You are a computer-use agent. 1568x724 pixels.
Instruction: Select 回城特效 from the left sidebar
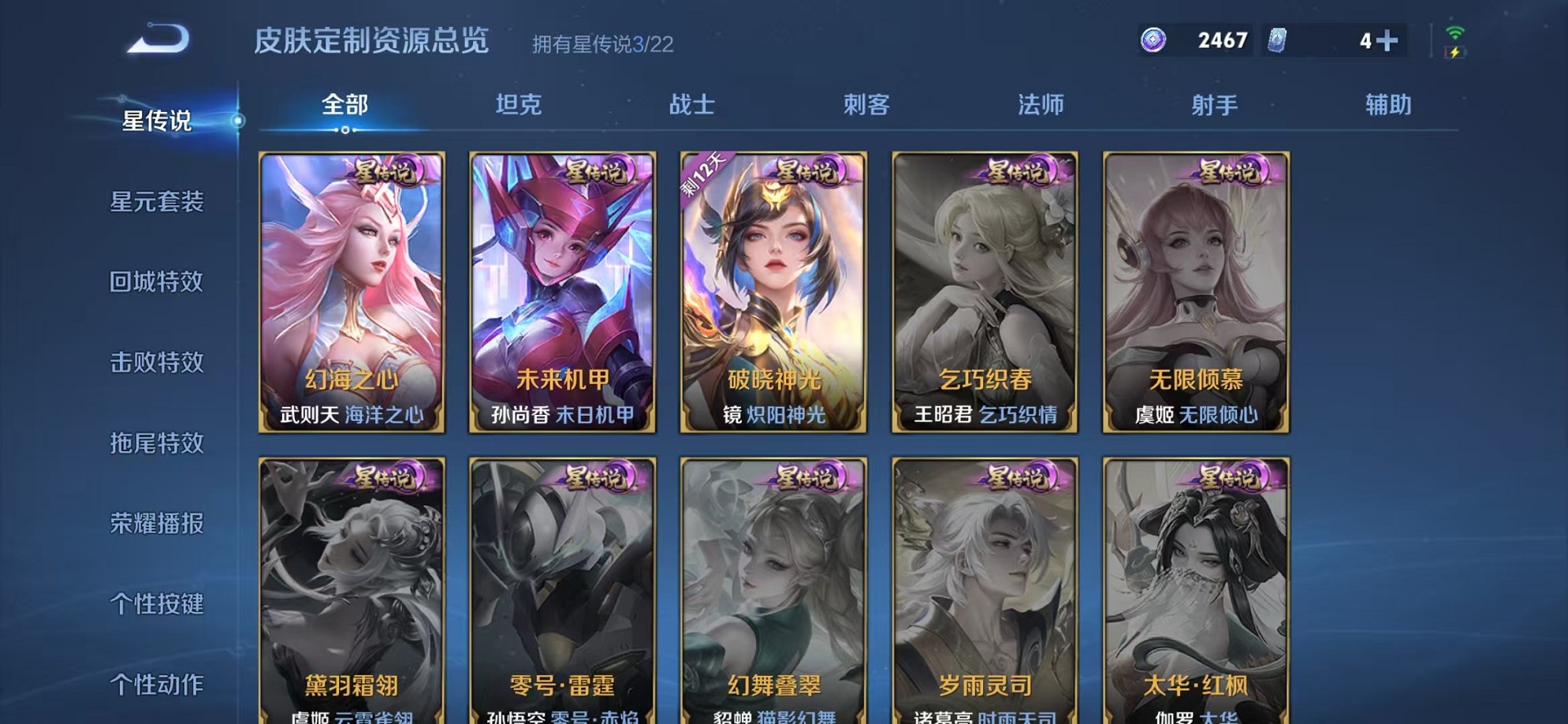pos(158,283)
